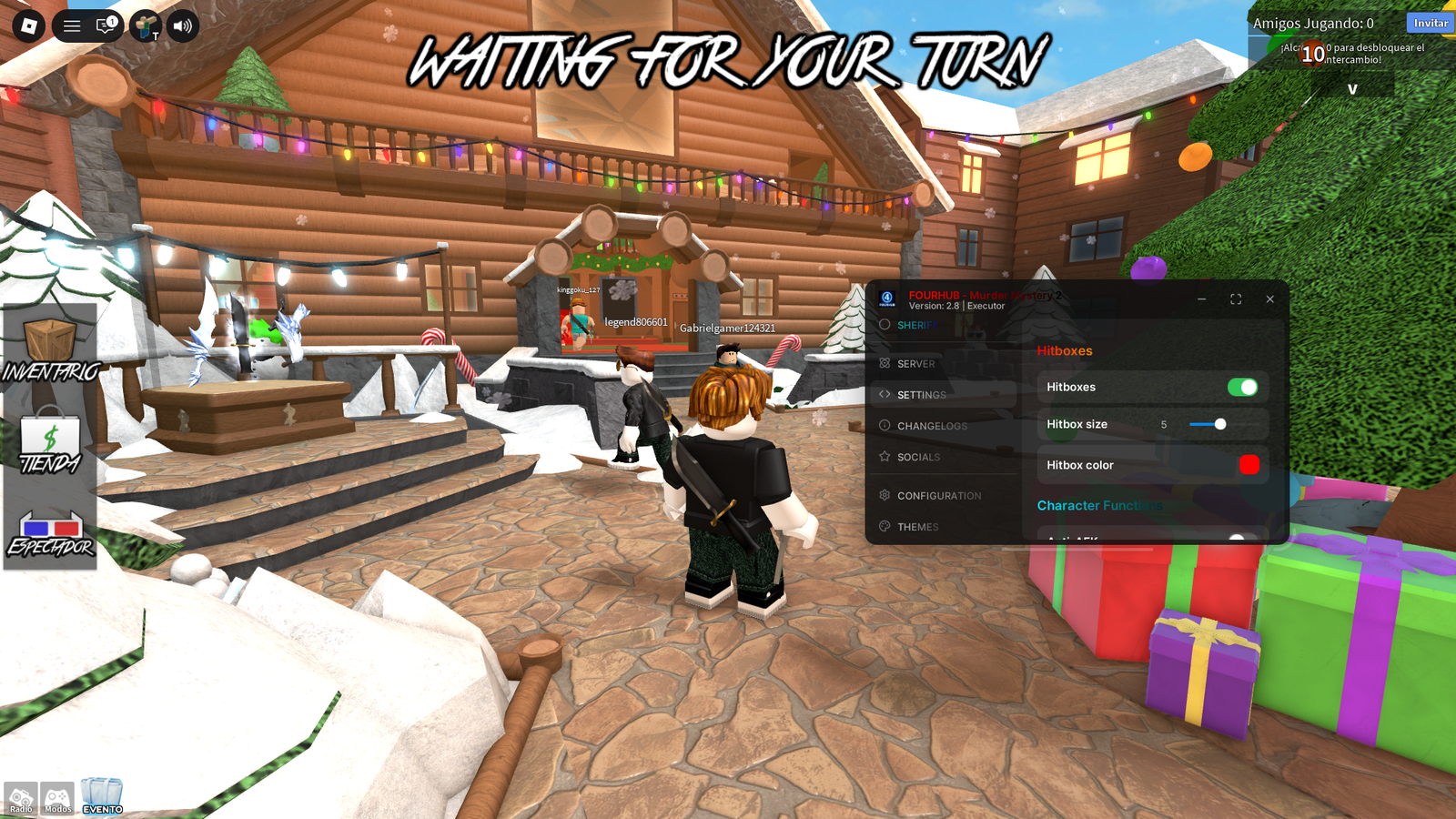Screen dimensions: 1456x819
Task: Open the hamburger menu lines
Action: coord(71,25)
